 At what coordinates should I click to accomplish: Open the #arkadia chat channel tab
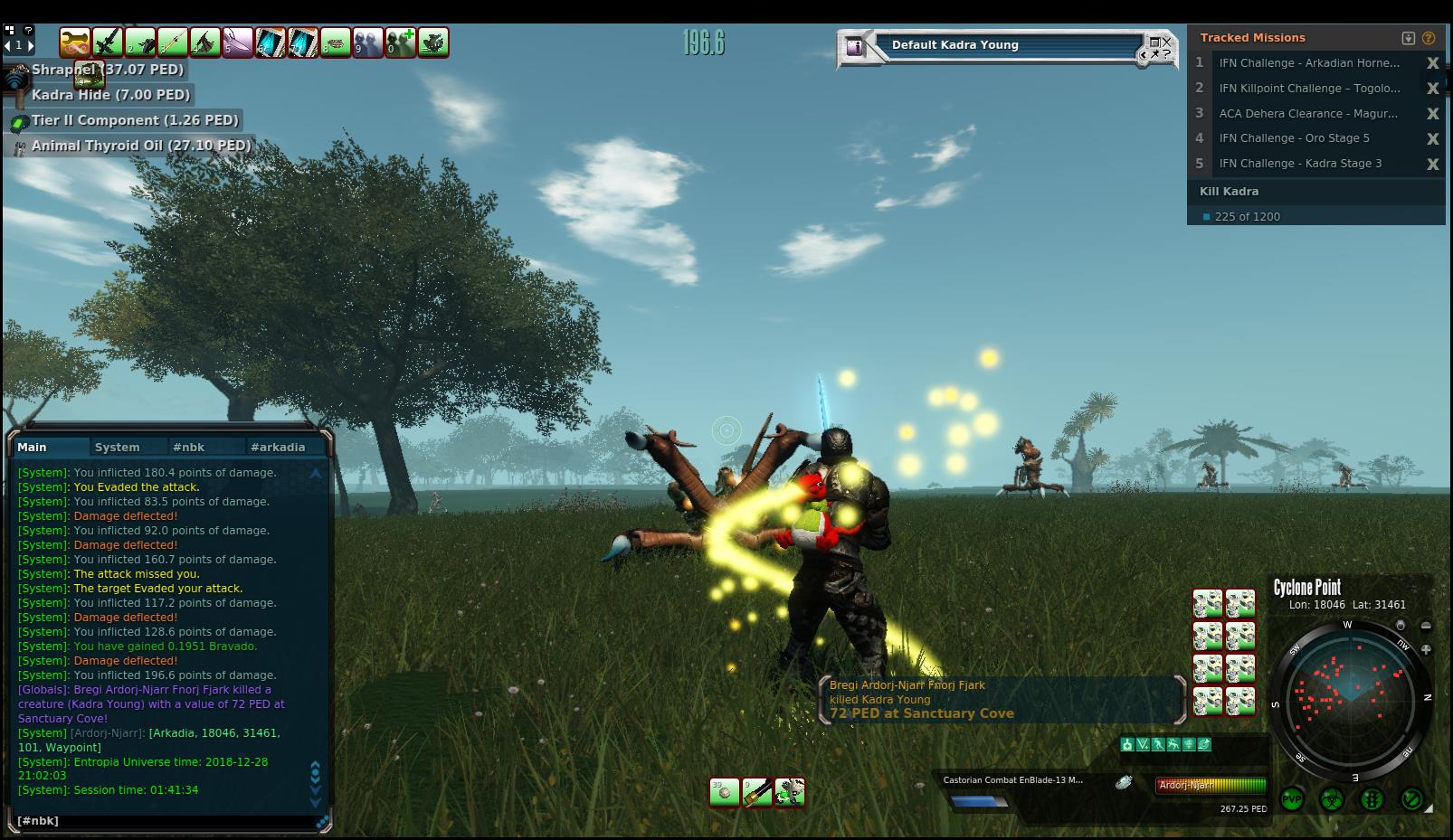pos(278,447)
